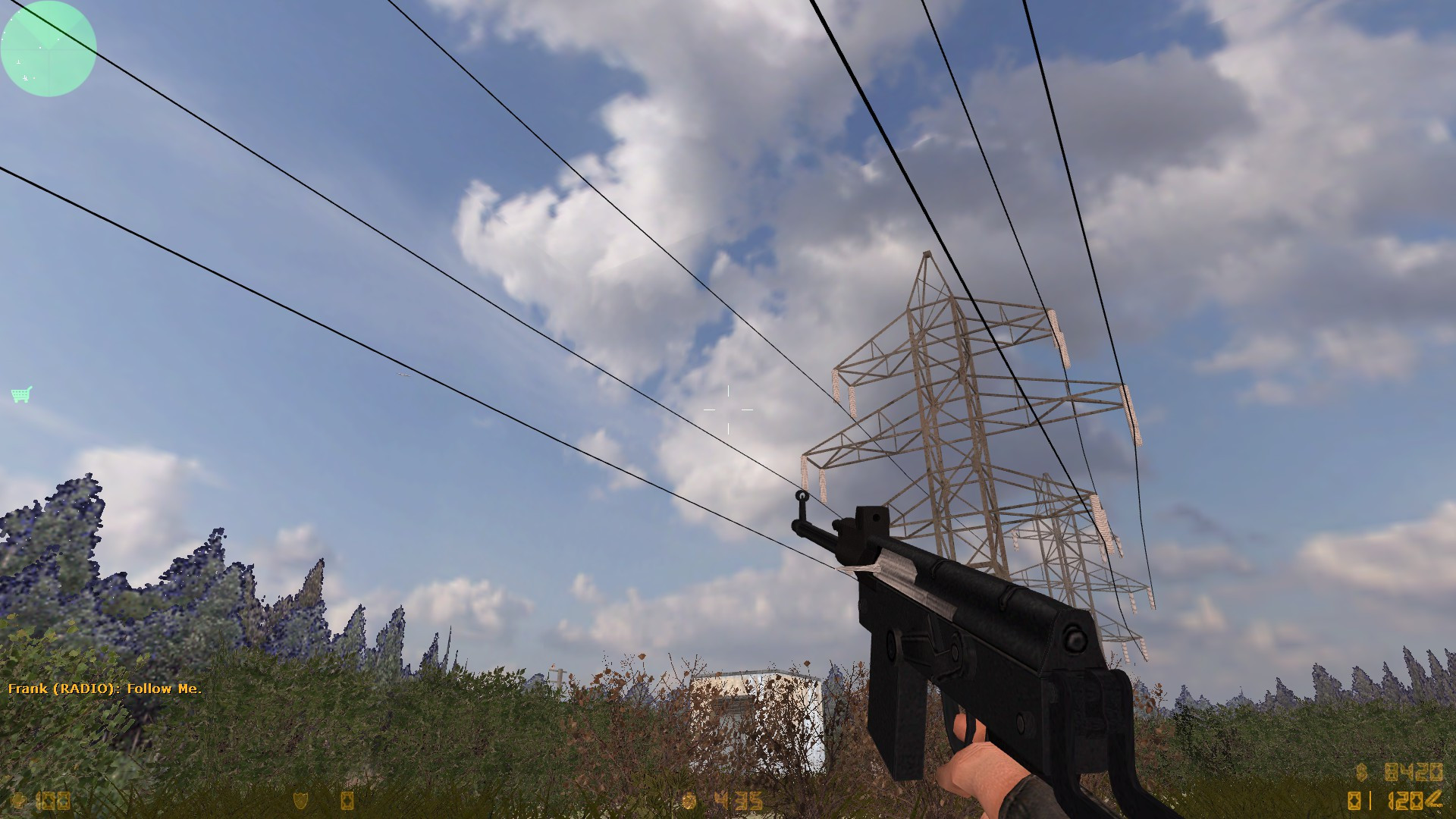Click the health cross icon in the HUD
1456x819 pixels.
click(x=19, y=800)
